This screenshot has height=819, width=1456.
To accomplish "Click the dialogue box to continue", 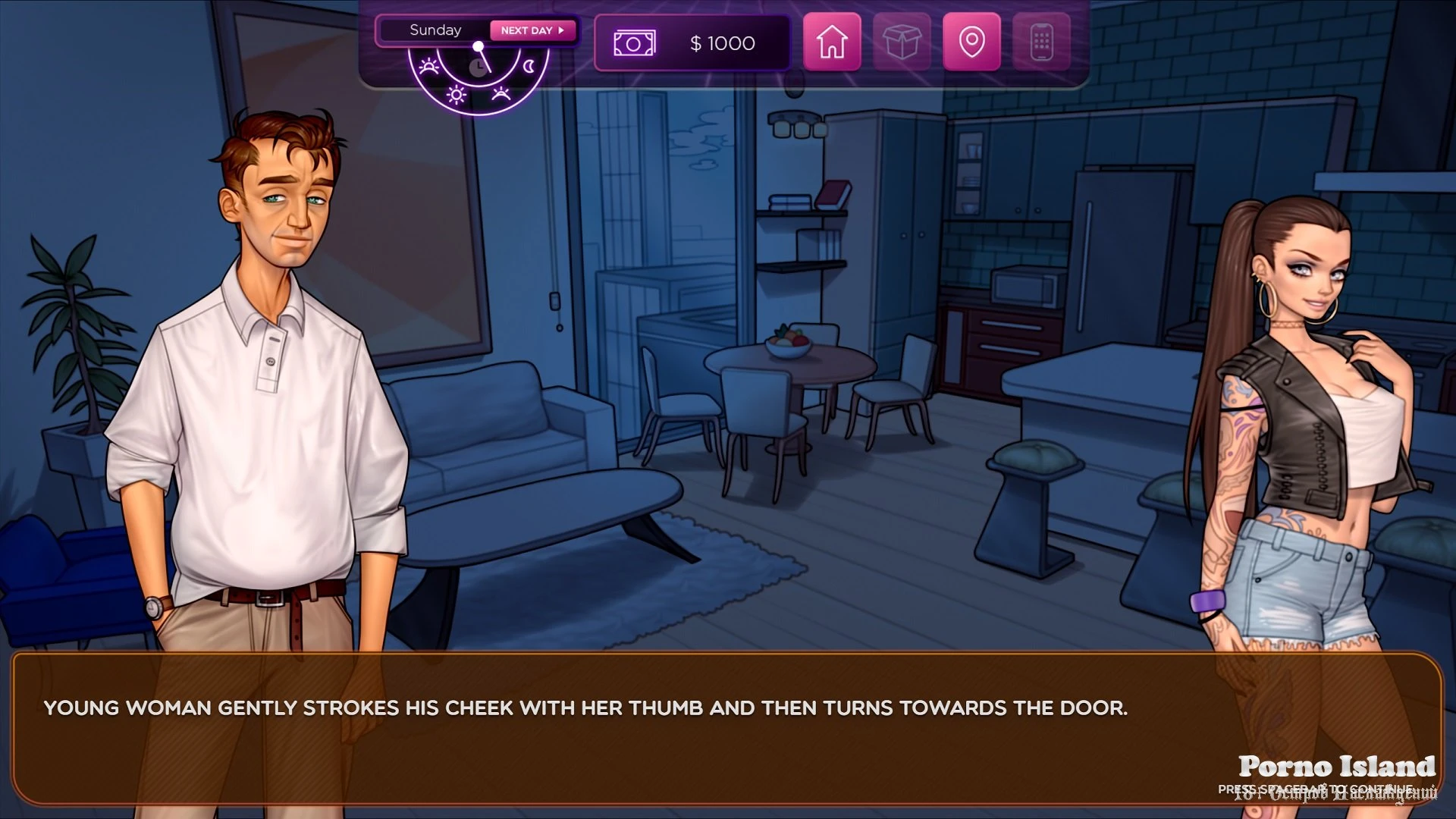I will pos(726,728).
